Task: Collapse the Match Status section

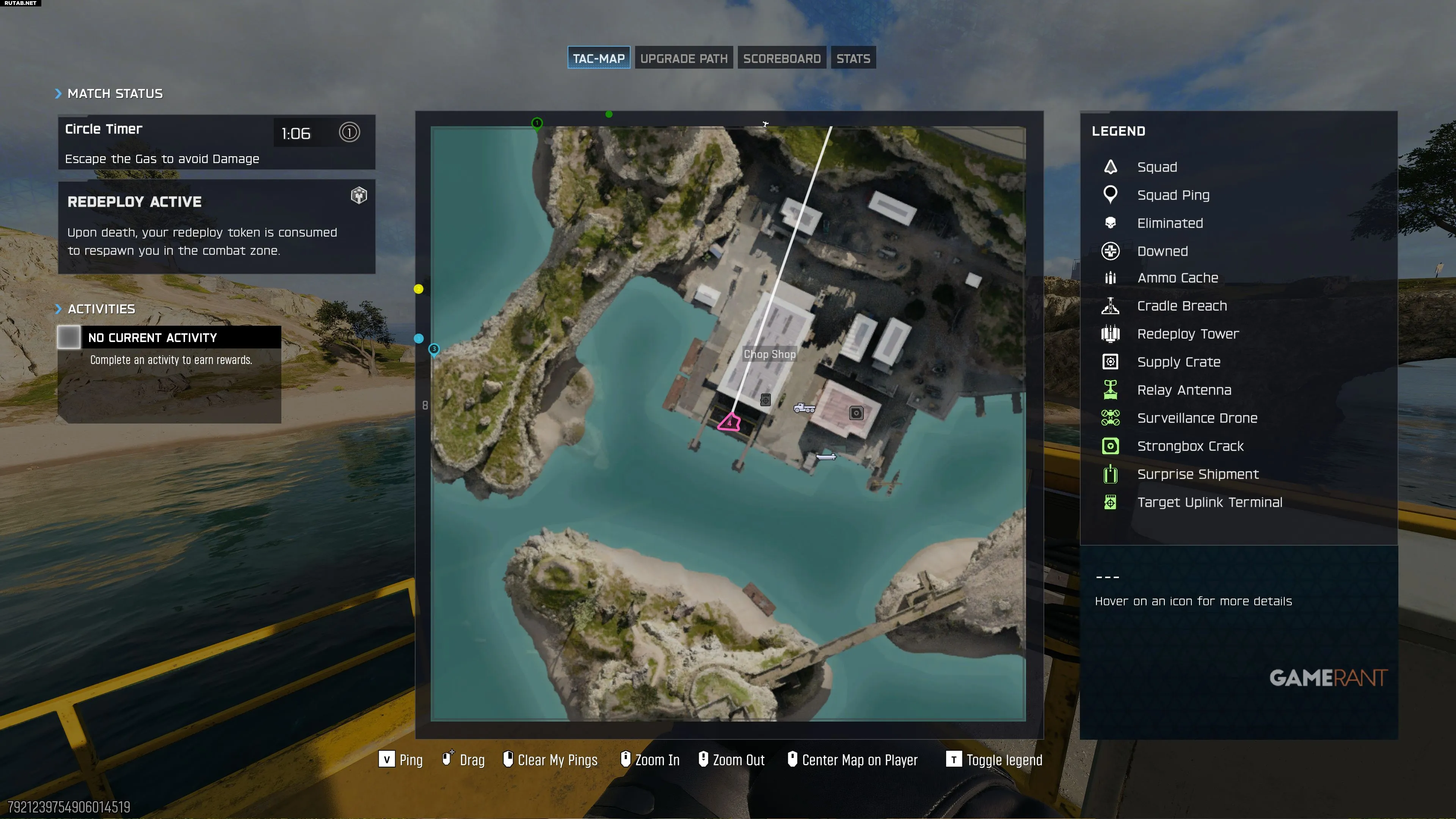Action: coord(58,94)
